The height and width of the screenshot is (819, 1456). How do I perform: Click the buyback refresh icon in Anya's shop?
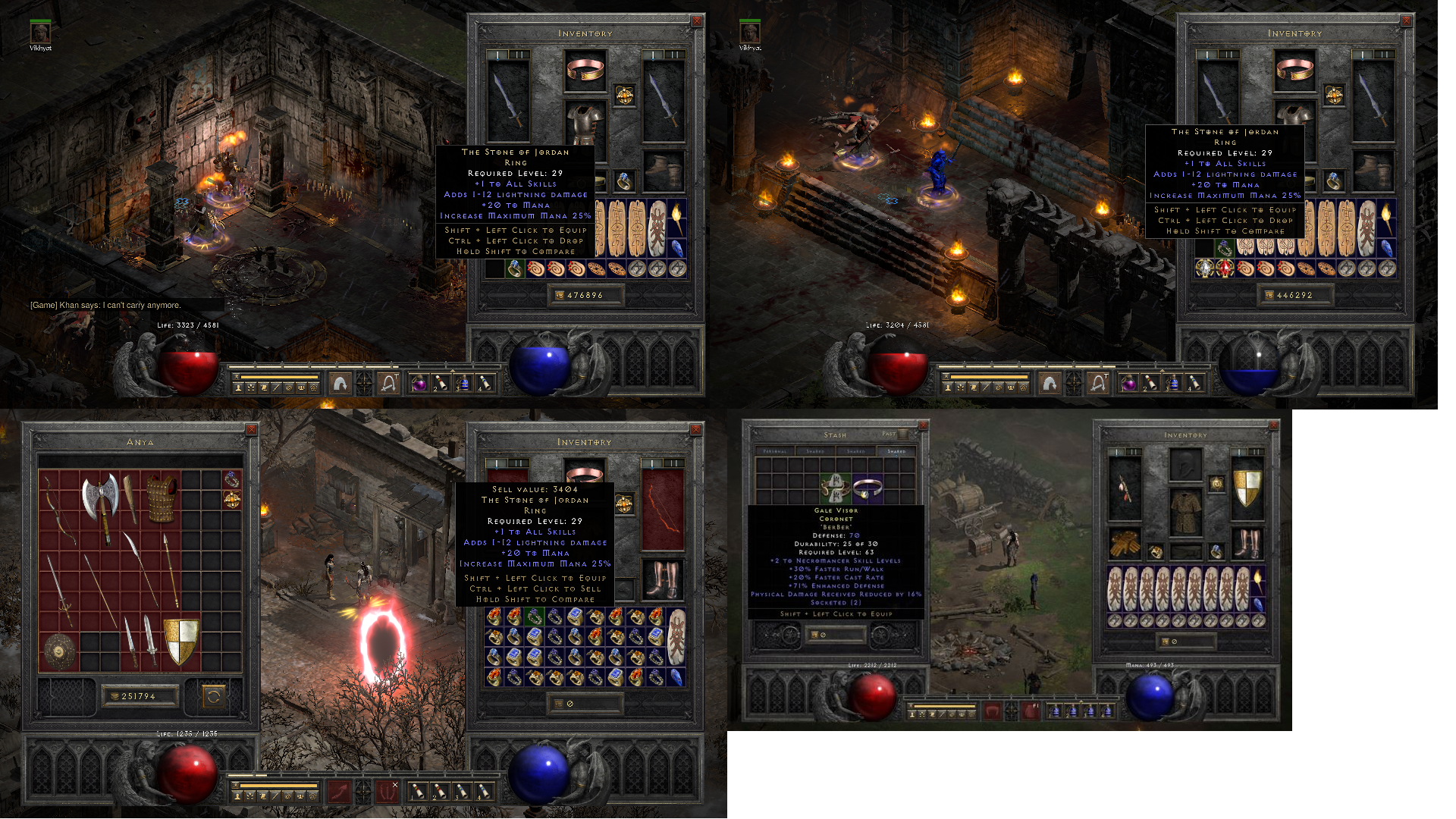214,697
